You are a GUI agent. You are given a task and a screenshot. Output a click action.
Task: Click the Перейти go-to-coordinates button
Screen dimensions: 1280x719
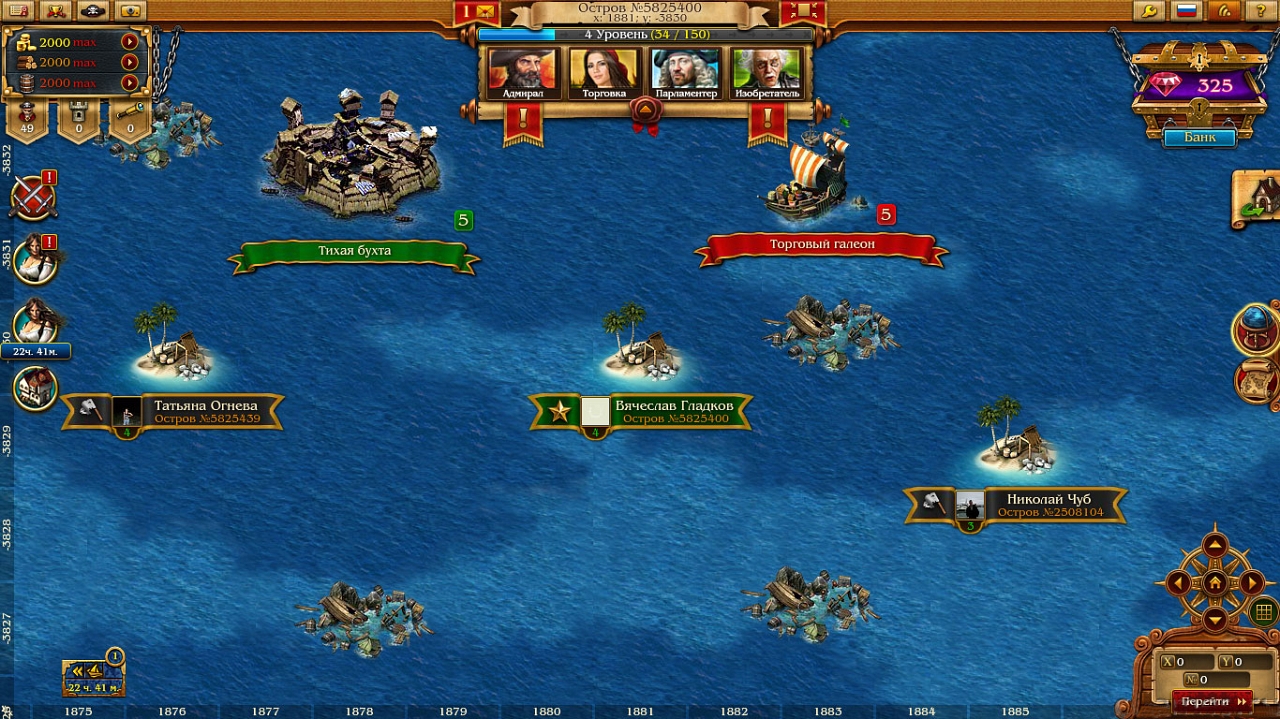coord(1211,701)
